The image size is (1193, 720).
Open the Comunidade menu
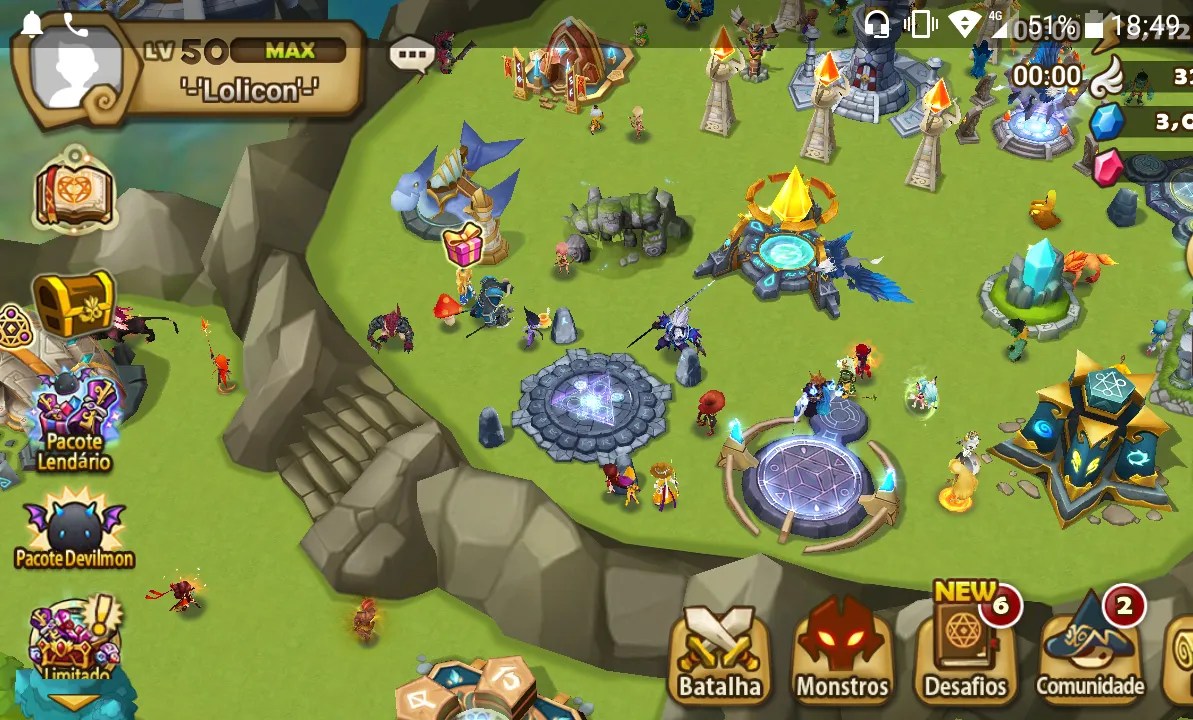point(1089,650)
